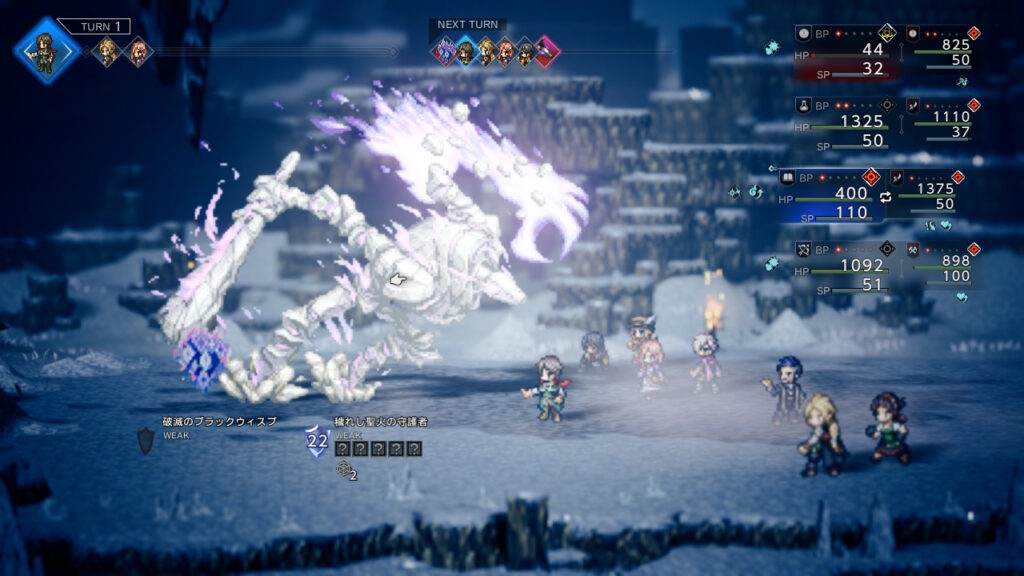The width and height of the screenshot is (1024, 576).
Task: Pick the back-row panel with 825 HP
Action: click(940, 46)
